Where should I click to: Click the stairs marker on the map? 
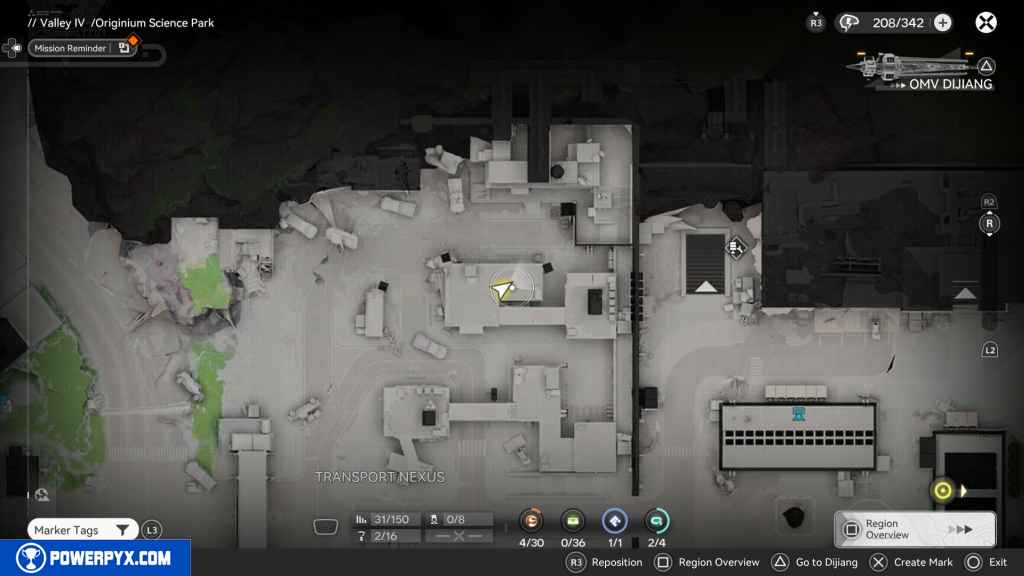point(735,247)
